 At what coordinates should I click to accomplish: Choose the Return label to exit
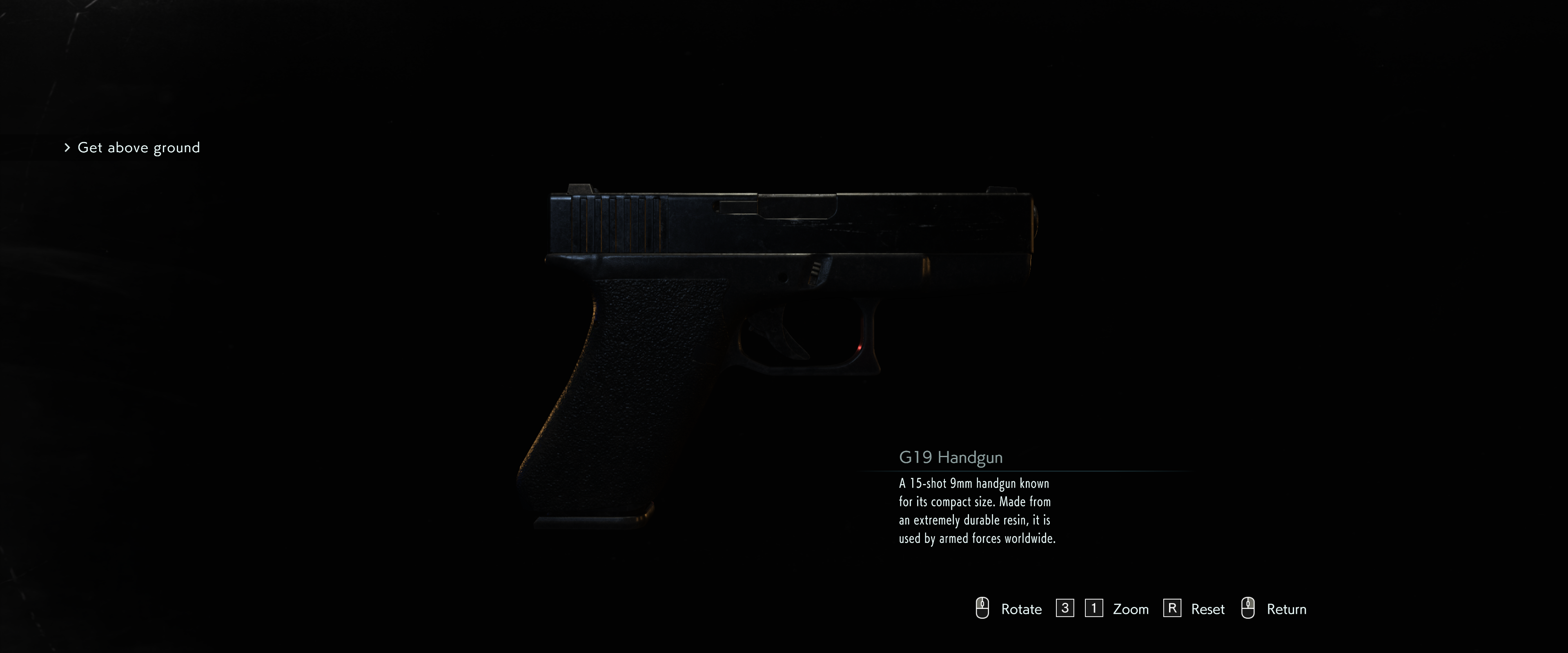(1286, 609)
